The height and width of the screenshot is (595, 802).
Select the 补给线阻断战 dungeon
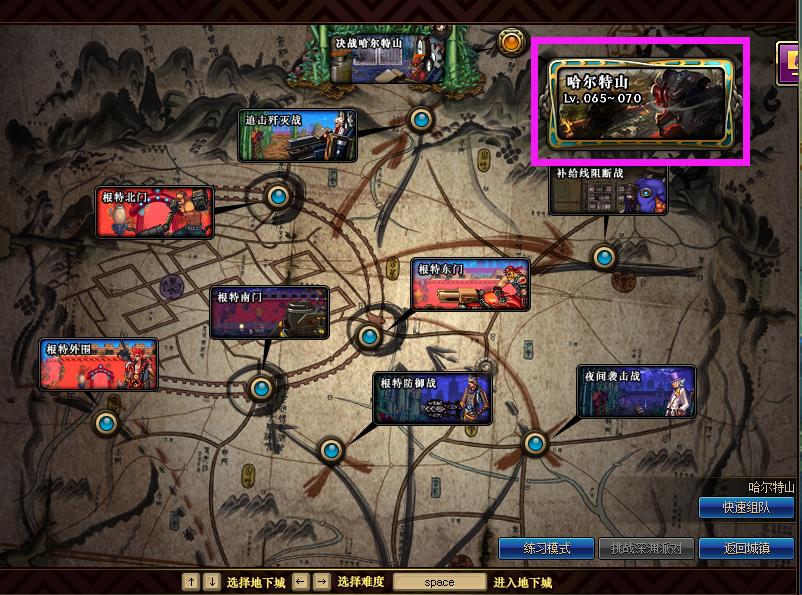pos(608,190)
